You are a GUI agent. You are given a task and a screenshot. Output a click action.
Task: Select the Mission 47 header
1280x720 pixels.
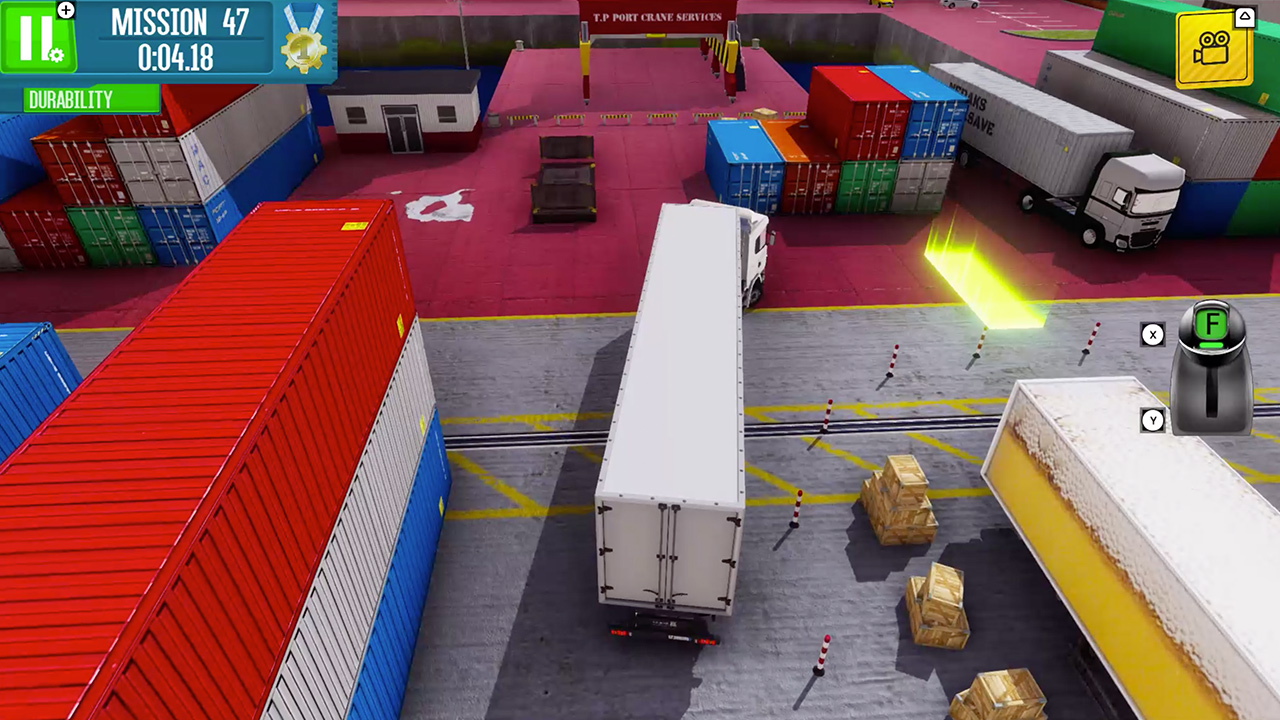pos(180,24)
